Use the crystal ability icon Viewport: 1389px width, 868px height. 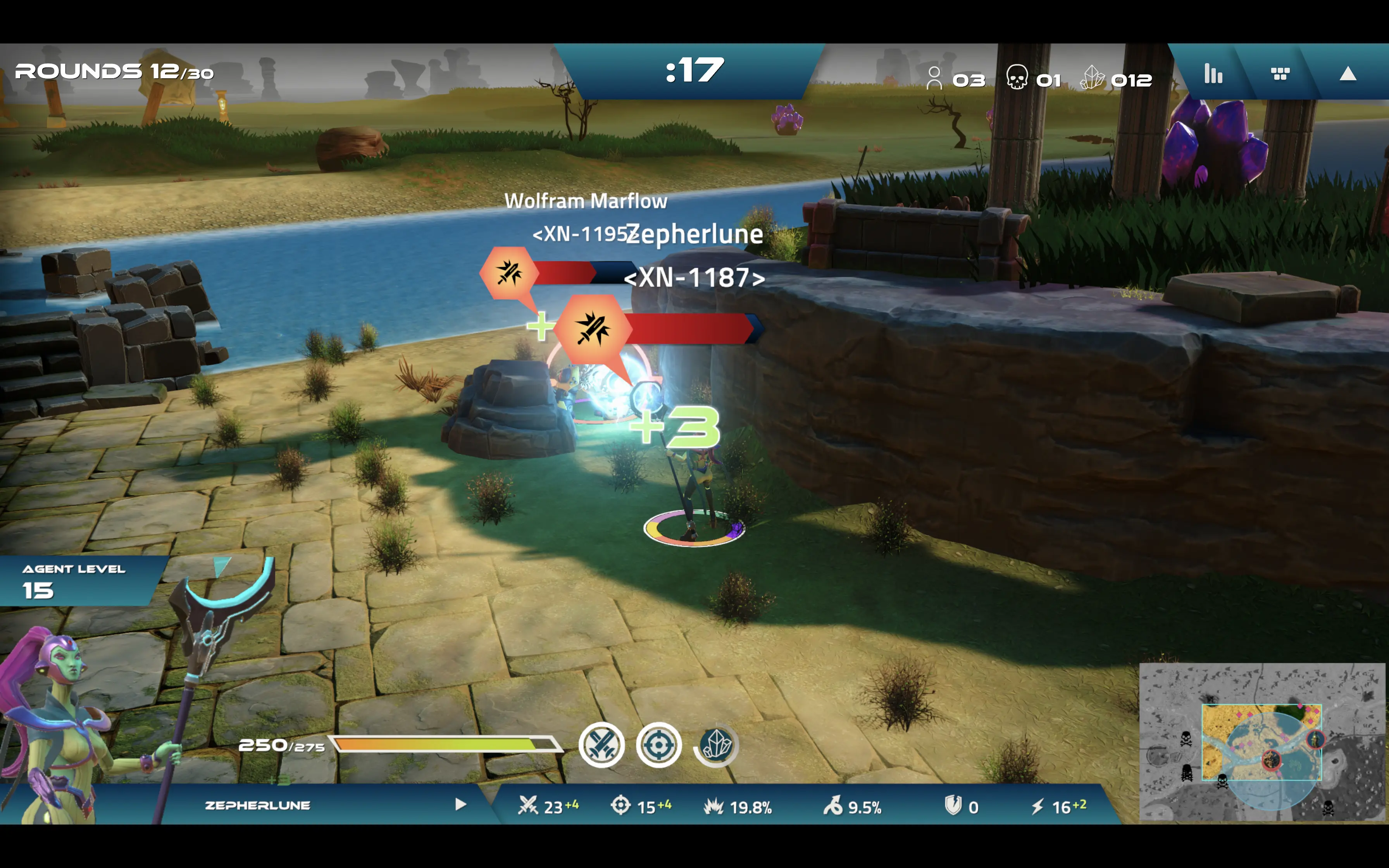[716, 745]
